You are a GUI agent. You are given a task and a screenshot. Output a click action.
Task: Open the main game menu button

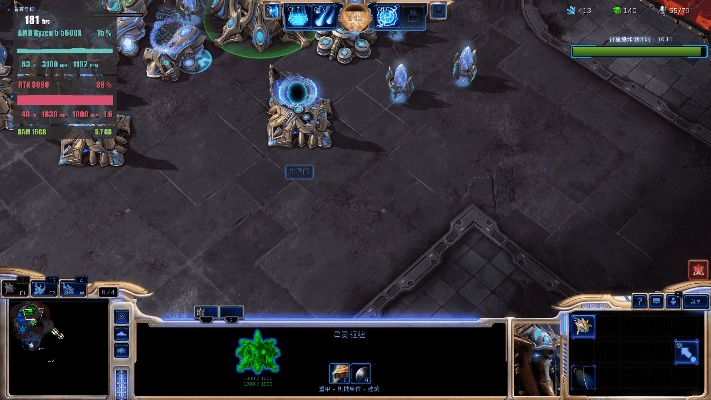tap(691, 300)
